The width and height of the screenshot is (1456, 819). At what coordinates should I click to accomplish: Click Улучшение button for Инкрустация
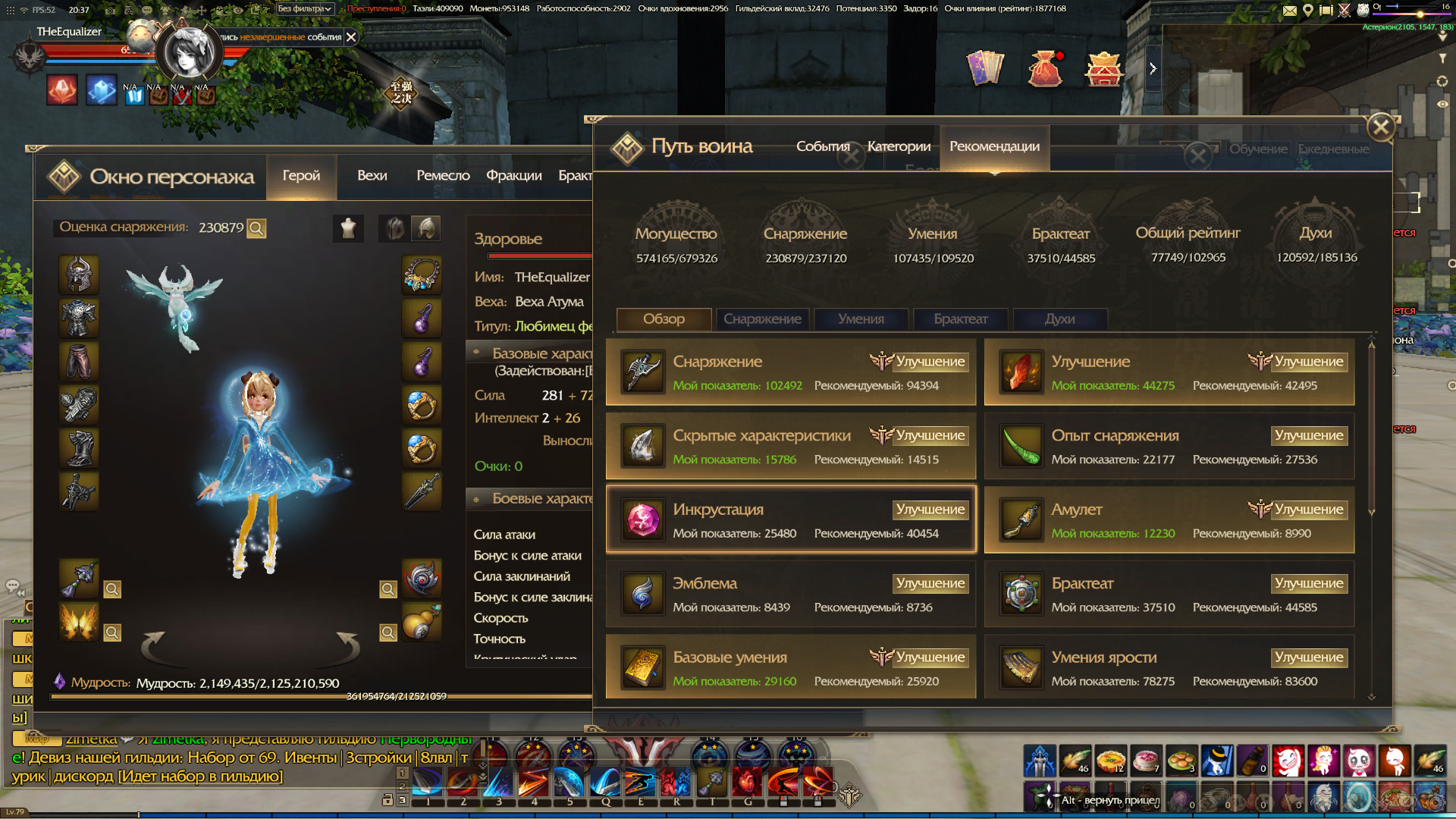[x=930, y=510]
